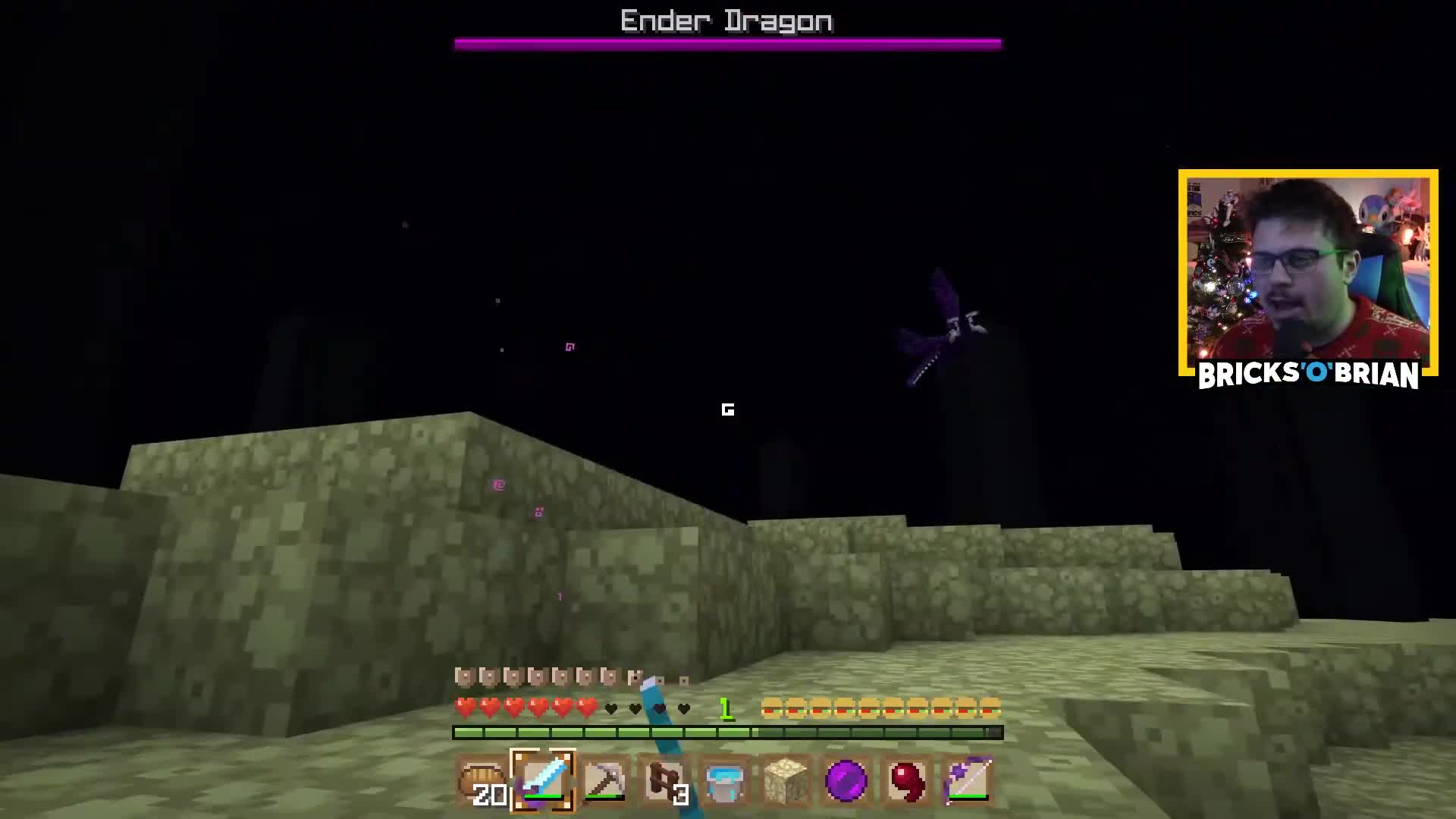Screen dimensions: 1456x819
Task: Select the ender pearl in the hotbar
Action: tap(848, 781)
